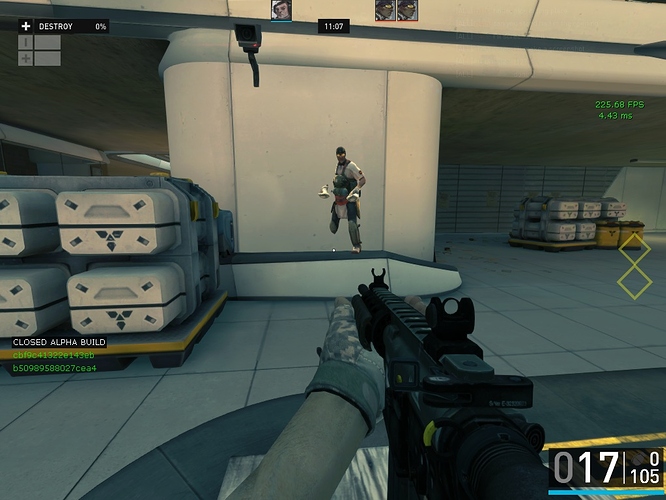Screen dimensions: 666x500
Task: Click the lower yellow diamond marker
Action: 634,280
